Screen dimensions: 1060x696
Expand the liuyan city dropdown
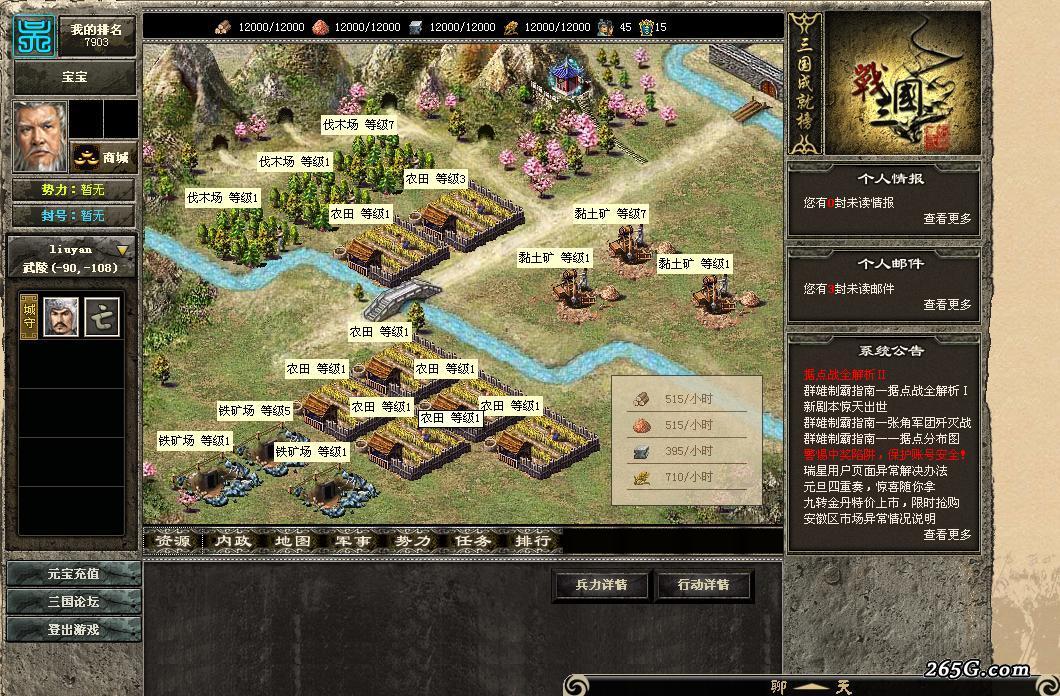(123, 250)
